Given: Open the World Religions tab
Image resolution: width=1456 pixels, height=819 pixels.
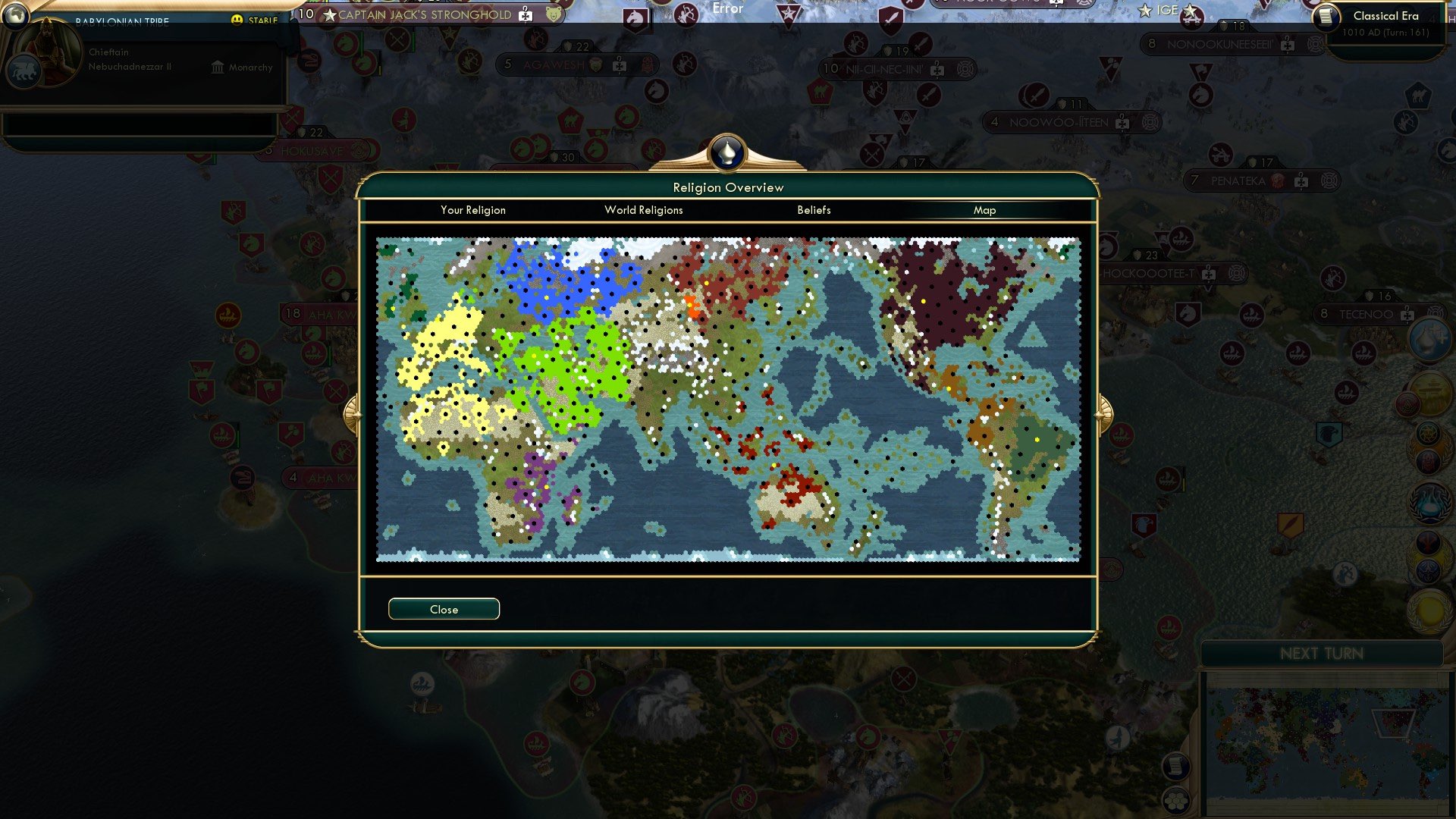Looking at the screenshot, I should click(643, 210).
